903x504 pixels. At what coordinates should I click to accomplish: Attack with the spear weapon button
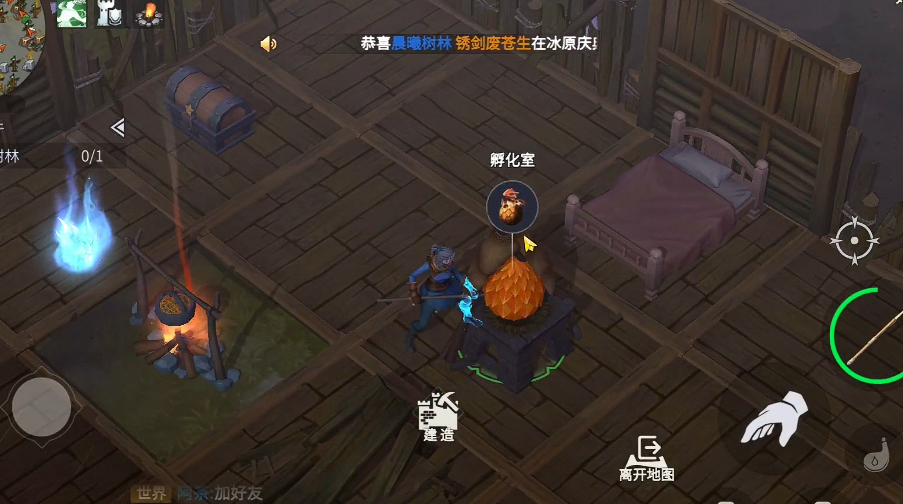(x=868, y=336)
